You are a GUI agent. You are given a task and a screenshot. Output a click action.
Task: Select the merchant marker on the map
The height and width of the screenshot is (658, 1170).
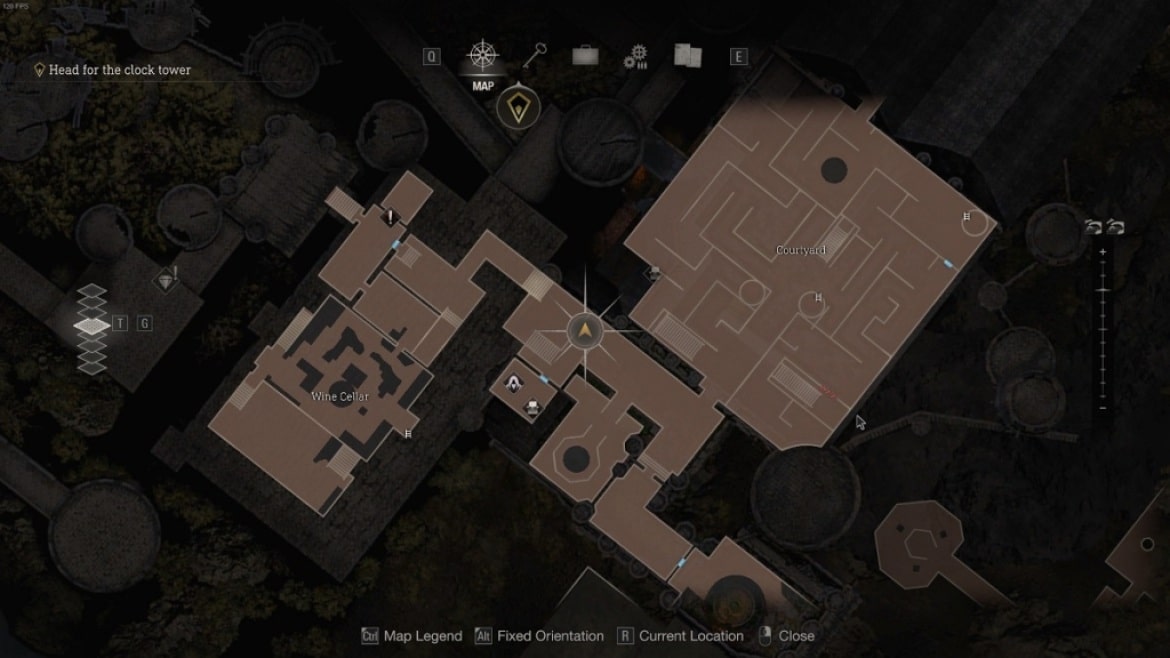514,382
